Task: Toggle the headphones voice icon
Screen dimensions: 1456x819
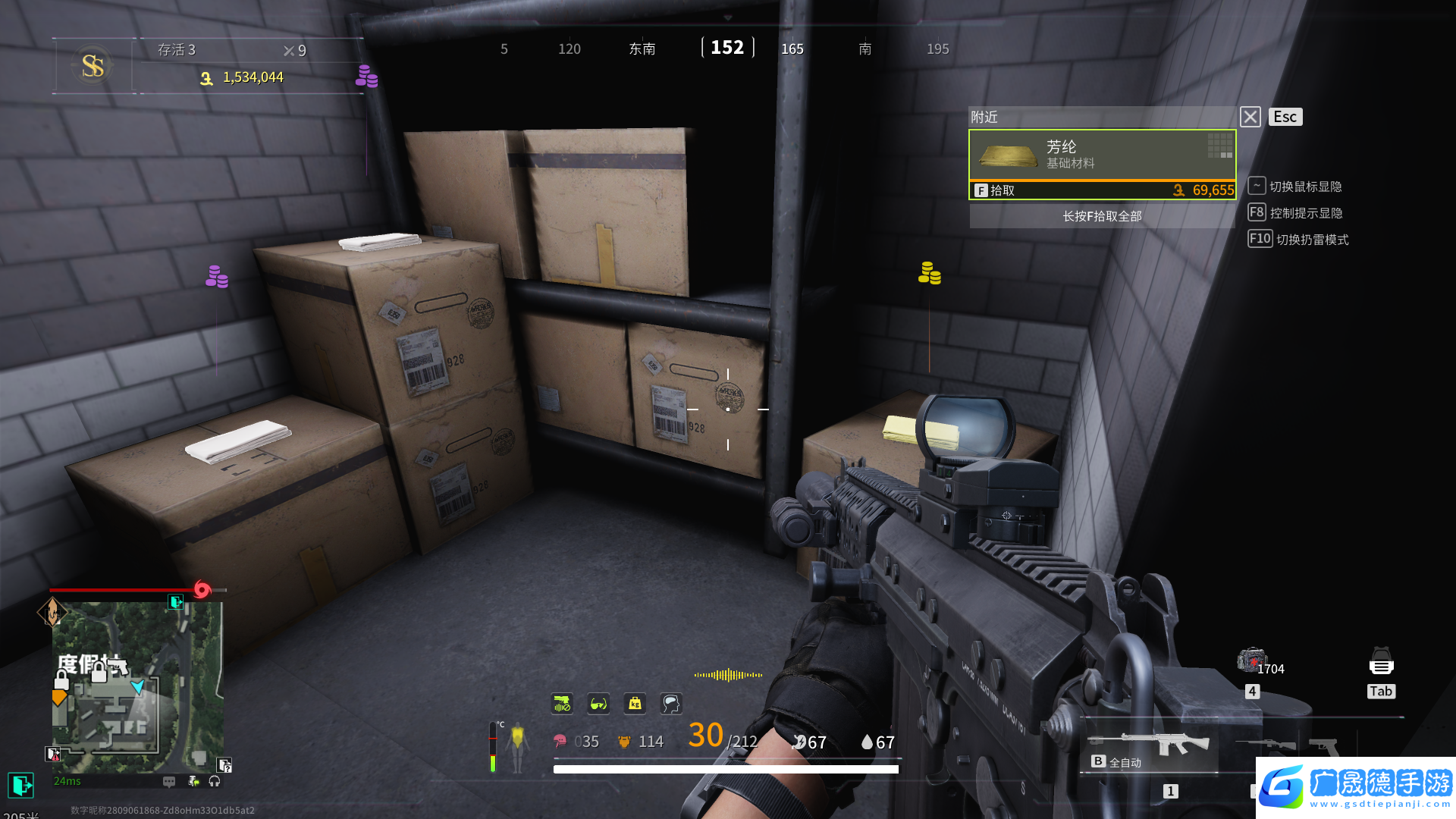Action: [x=215, y=781]
